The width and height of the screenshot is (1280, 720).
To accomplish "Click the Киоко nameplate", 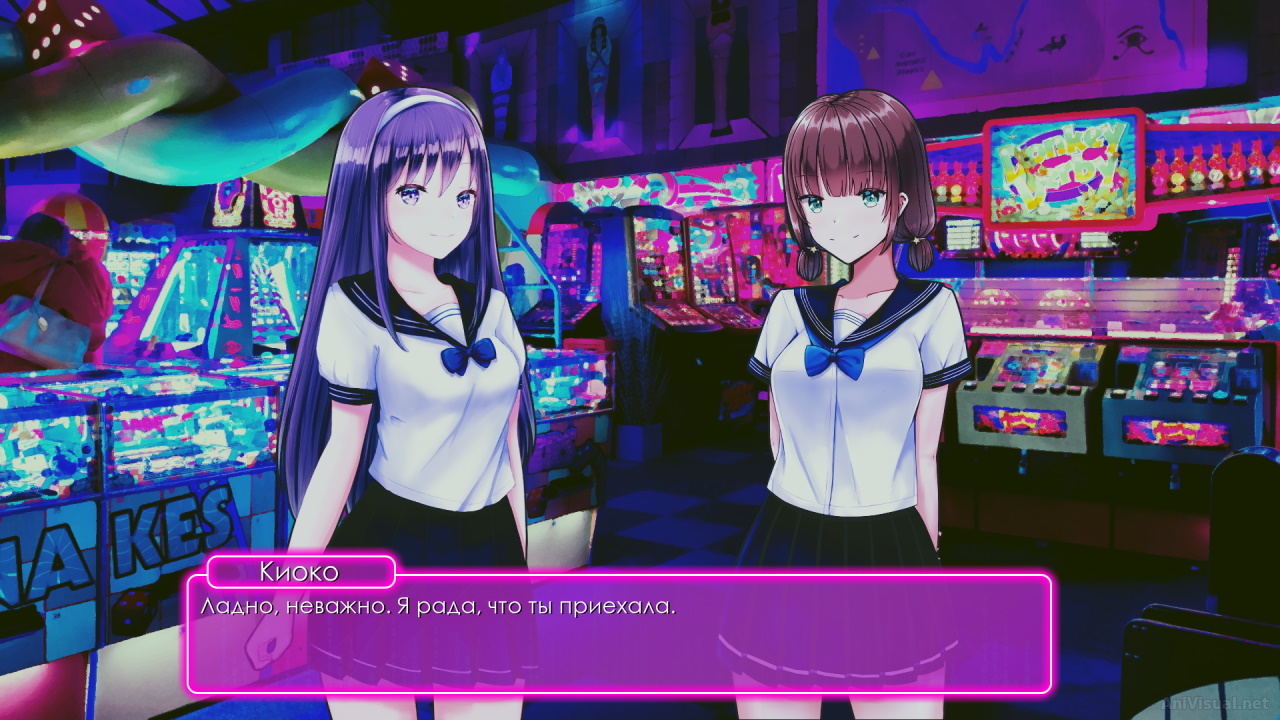I will [300, 572].
